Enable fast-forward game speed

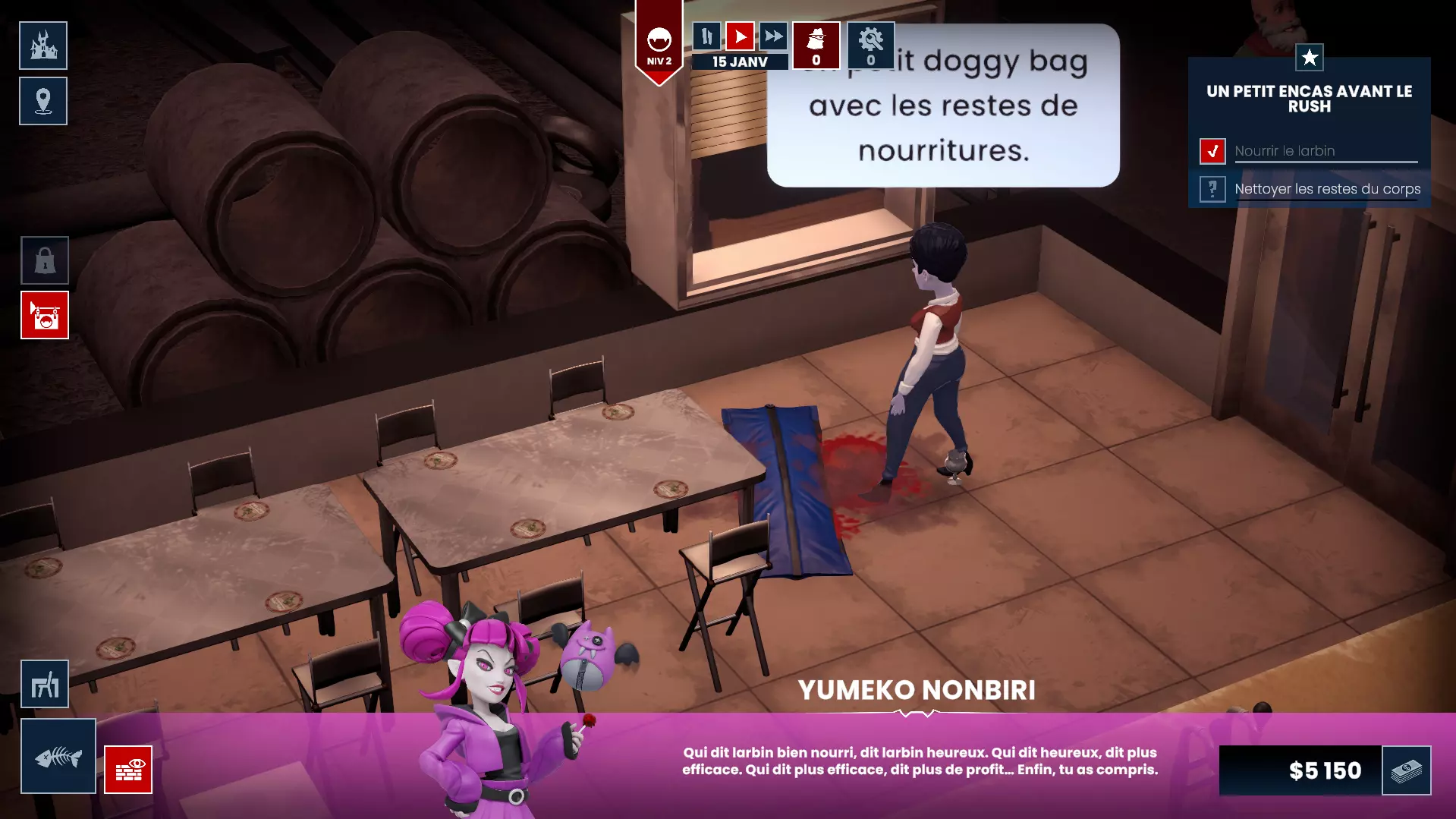772,35
